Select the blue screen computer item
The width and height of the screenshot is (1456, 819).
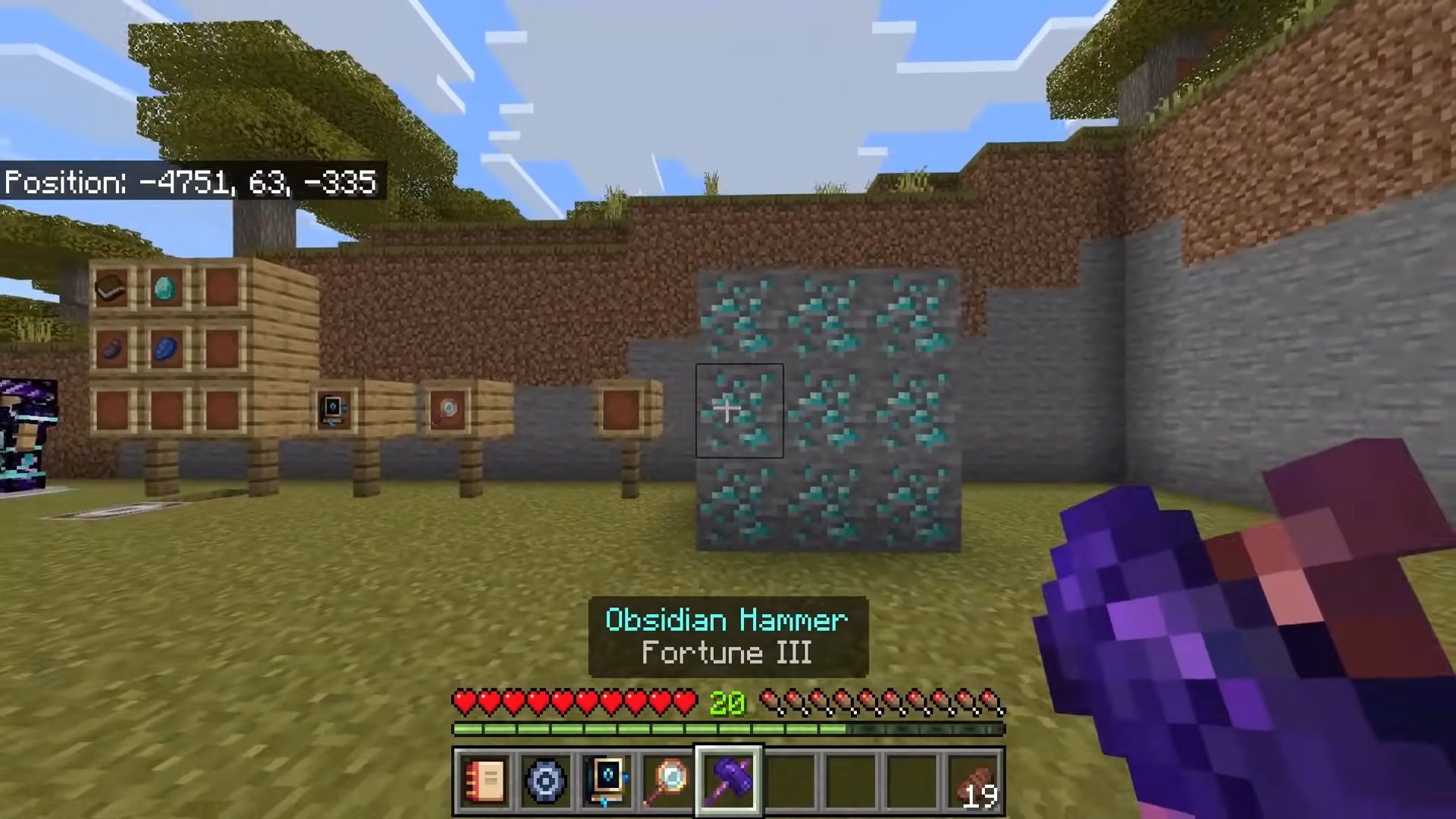pyautogui.click(x=606, y=781)
